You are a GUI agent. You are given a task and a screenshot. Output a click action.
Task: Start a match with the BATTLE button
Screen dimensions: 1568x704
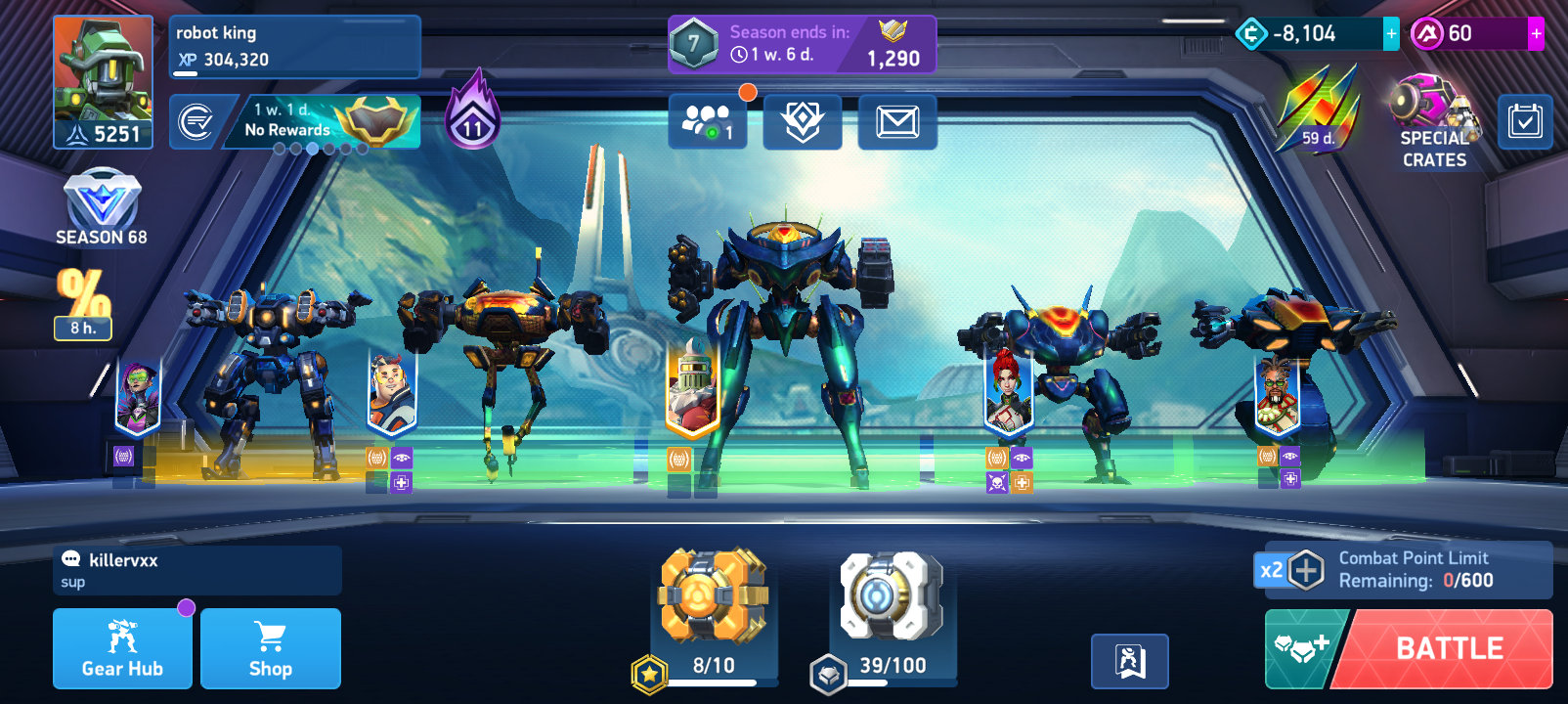tap(1449, 648)
